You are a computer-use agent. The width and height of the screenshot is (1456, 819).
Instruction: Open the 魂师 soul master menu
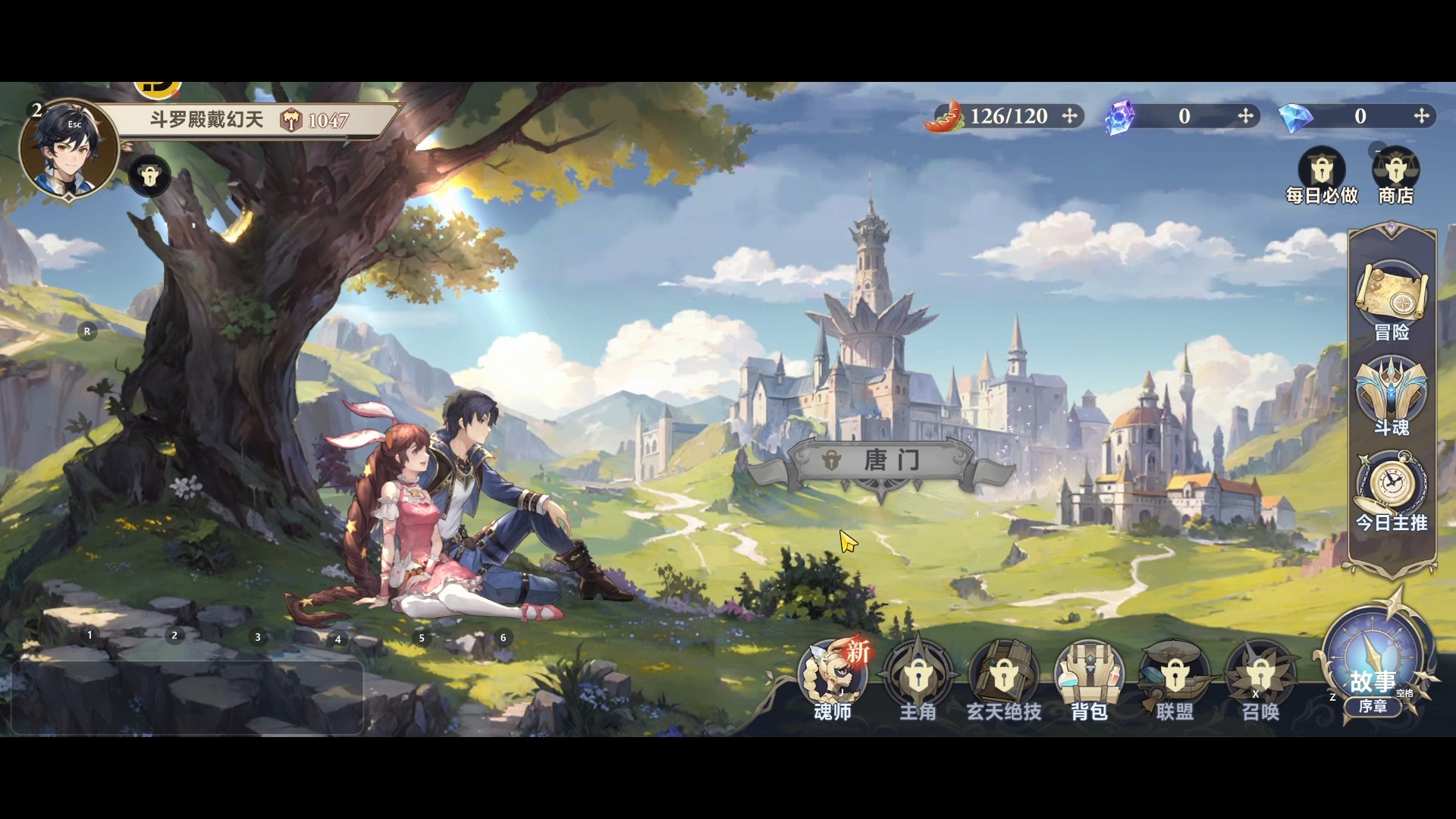pyautogui.click(x=833, y=676)
